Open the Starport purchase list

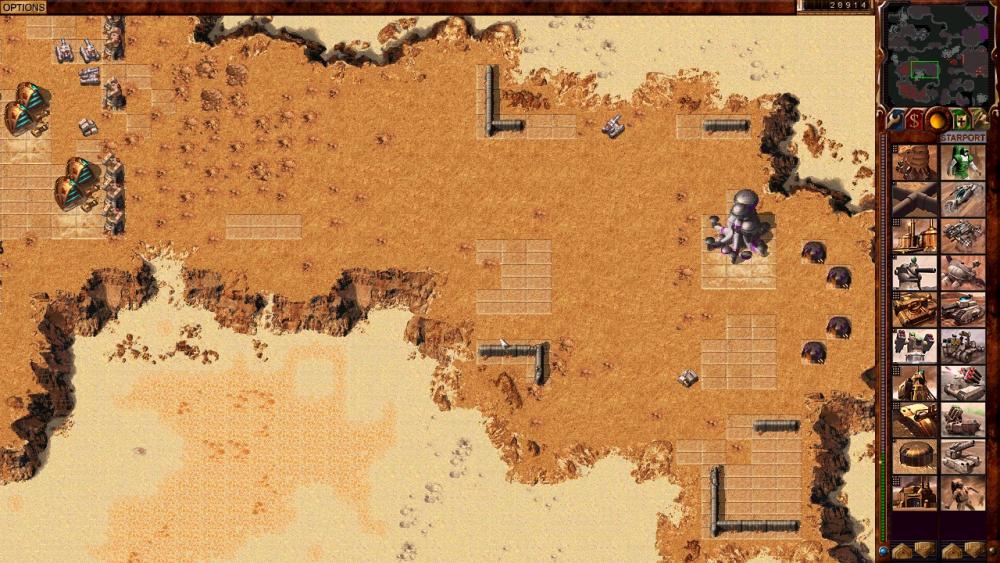962,137
